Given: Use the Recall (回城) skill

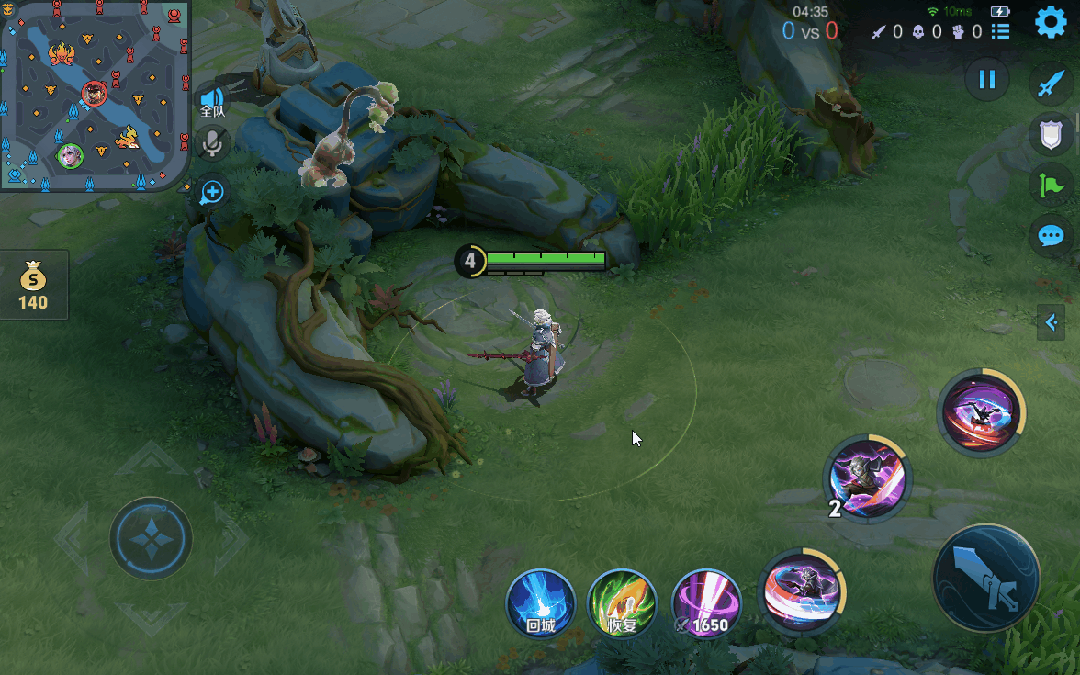Looking at the screenshot, I should (x=540, y=604).
